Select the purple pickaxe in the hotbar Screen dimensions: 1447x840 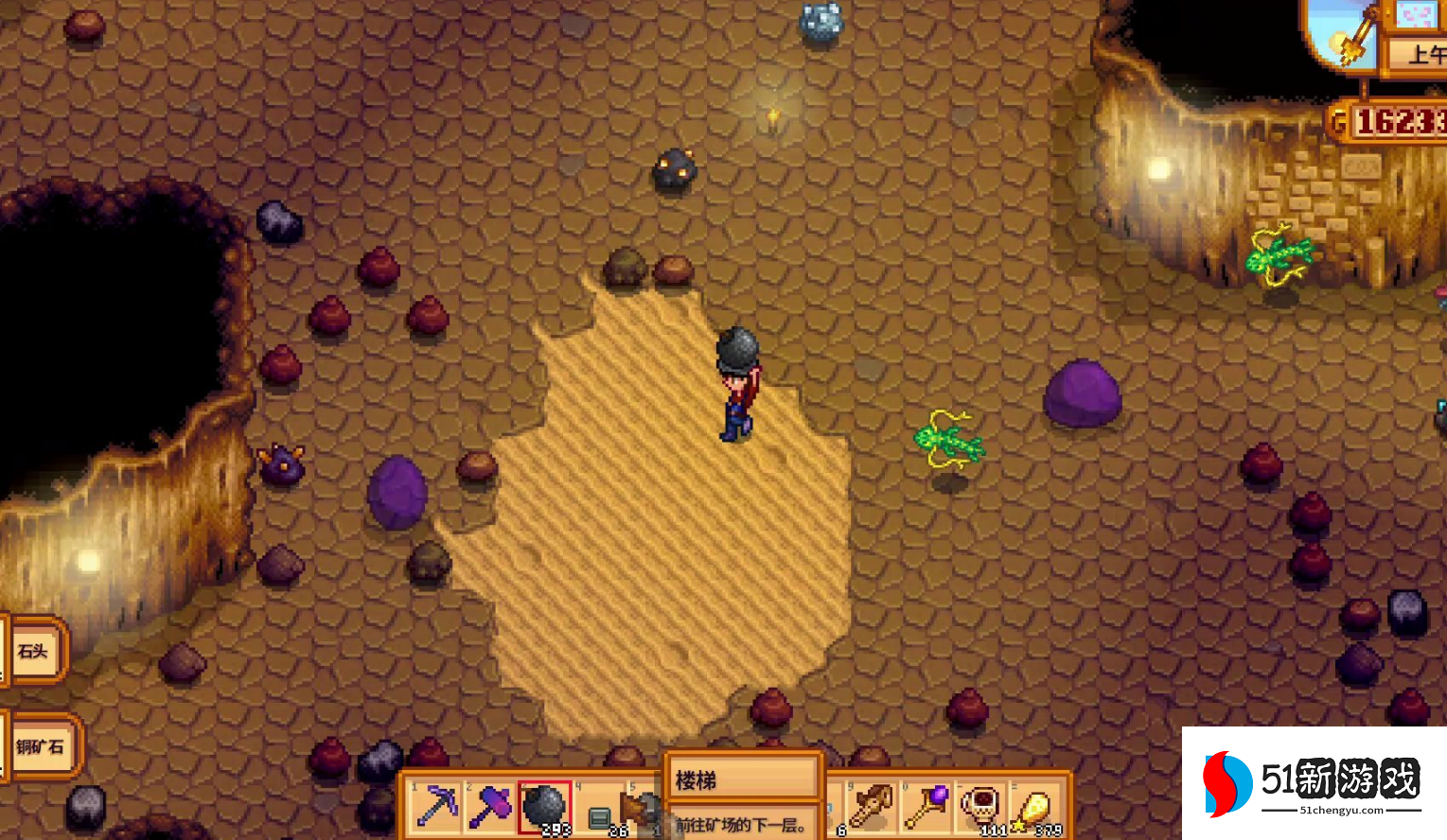coord(437,806)
